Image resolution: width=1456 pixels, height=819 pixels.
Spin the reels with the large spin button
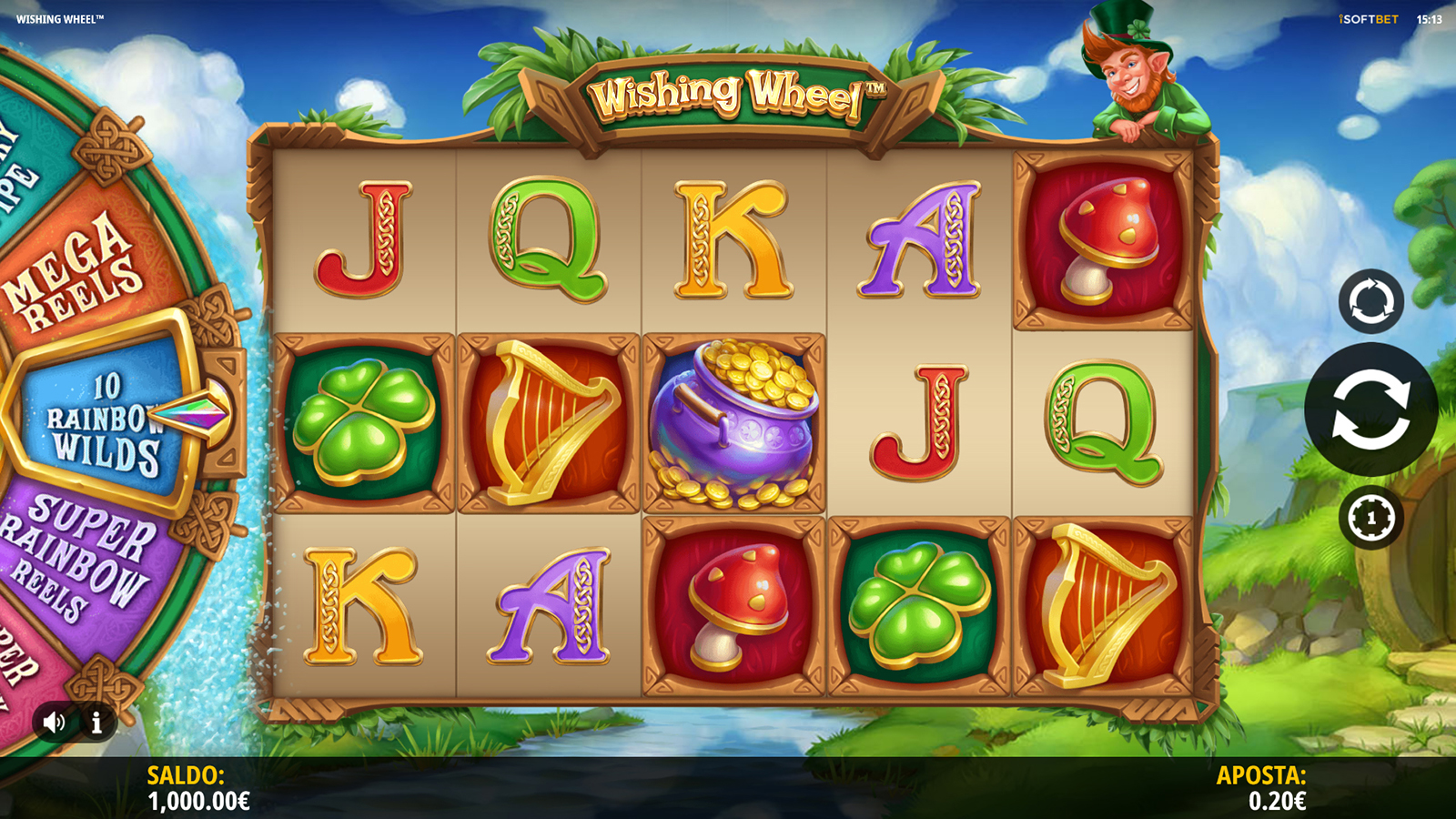1370,409
